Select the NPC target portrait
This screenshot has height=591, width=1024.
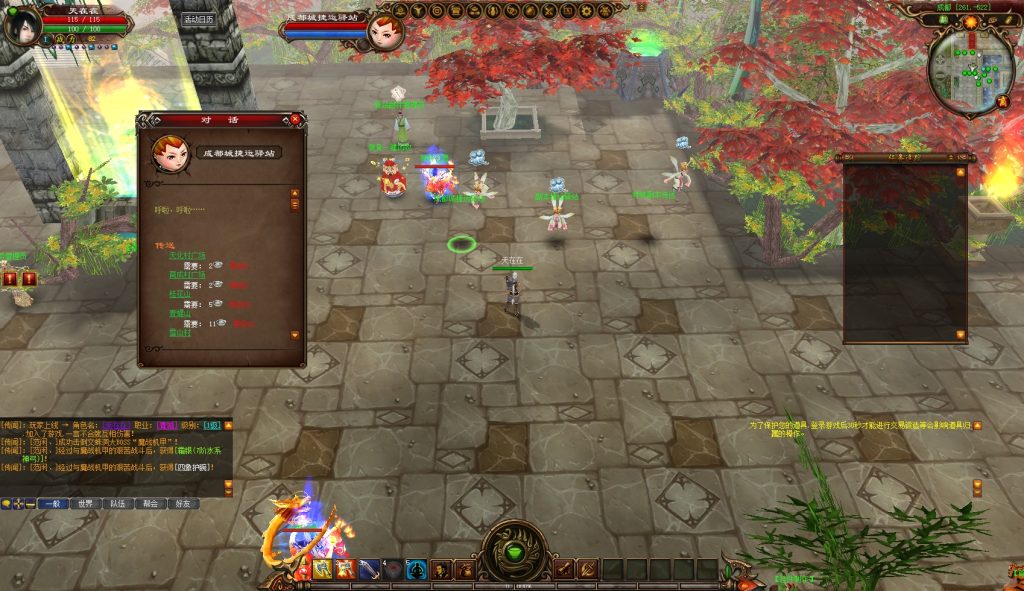(386, 31)
